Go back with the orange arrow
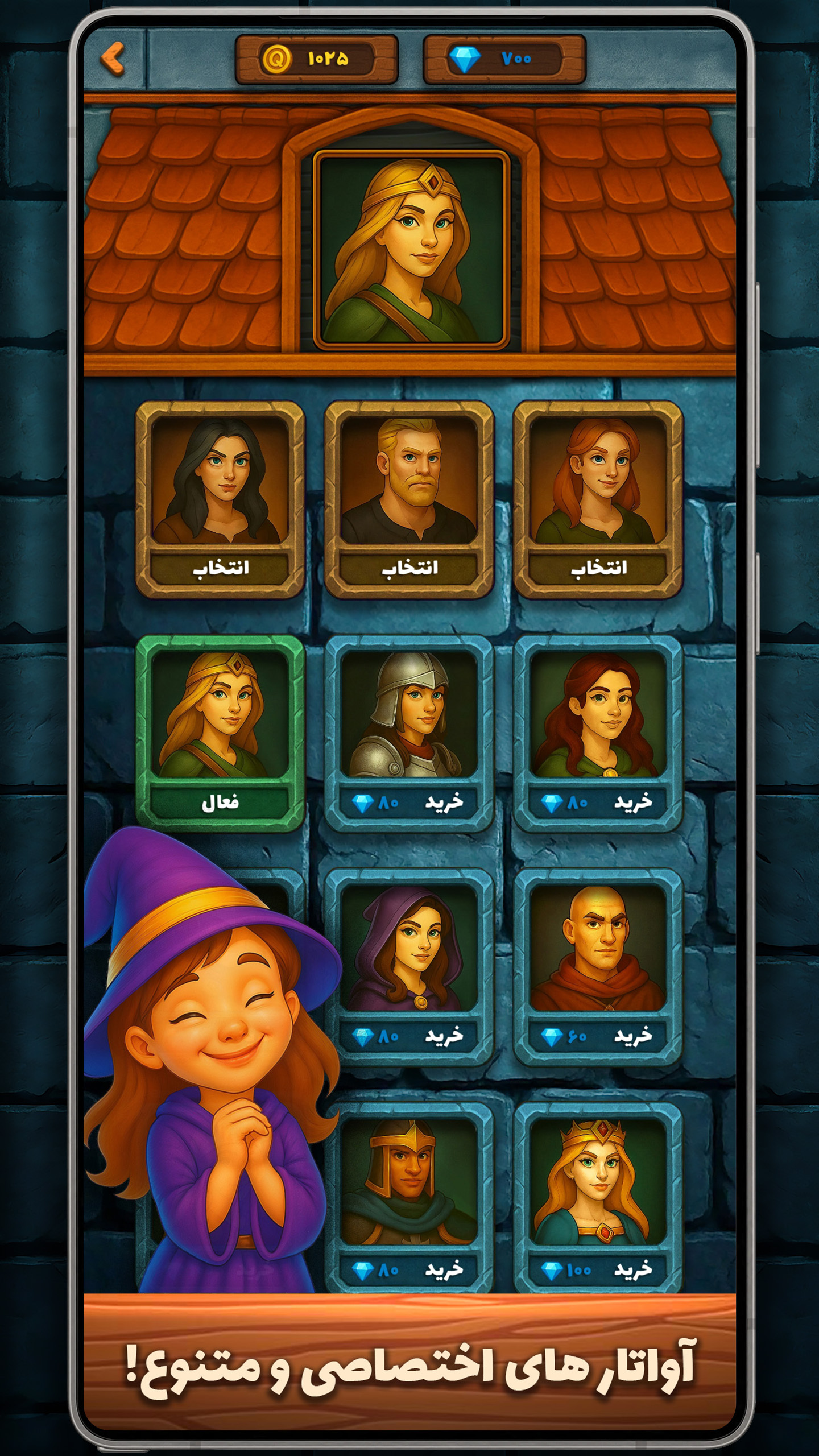The height and width of the screenshot is (1456, 819). [113, 59]
